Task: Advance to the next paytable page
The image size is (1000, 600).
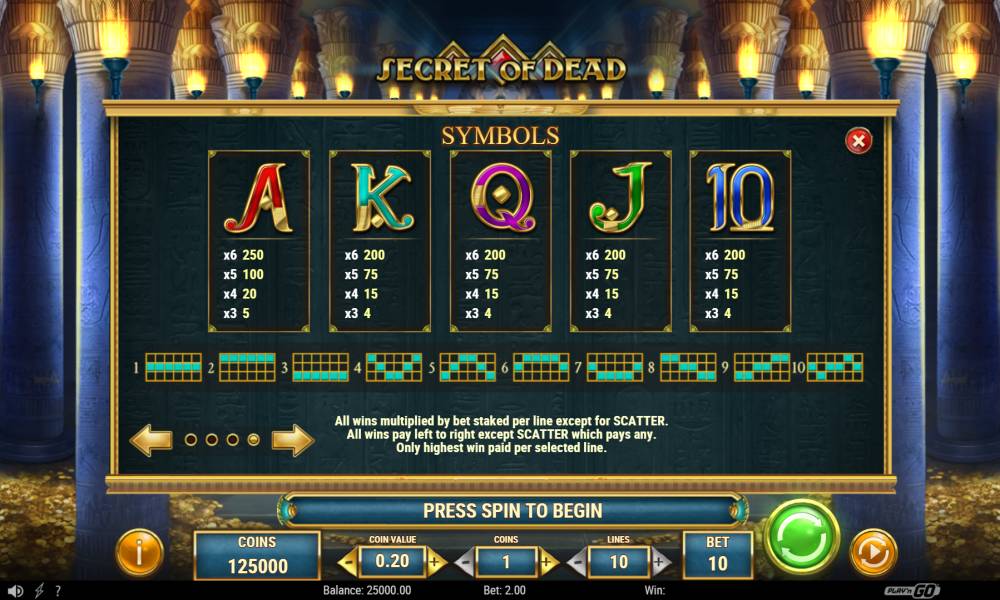Action: click(x=293, y=439)
